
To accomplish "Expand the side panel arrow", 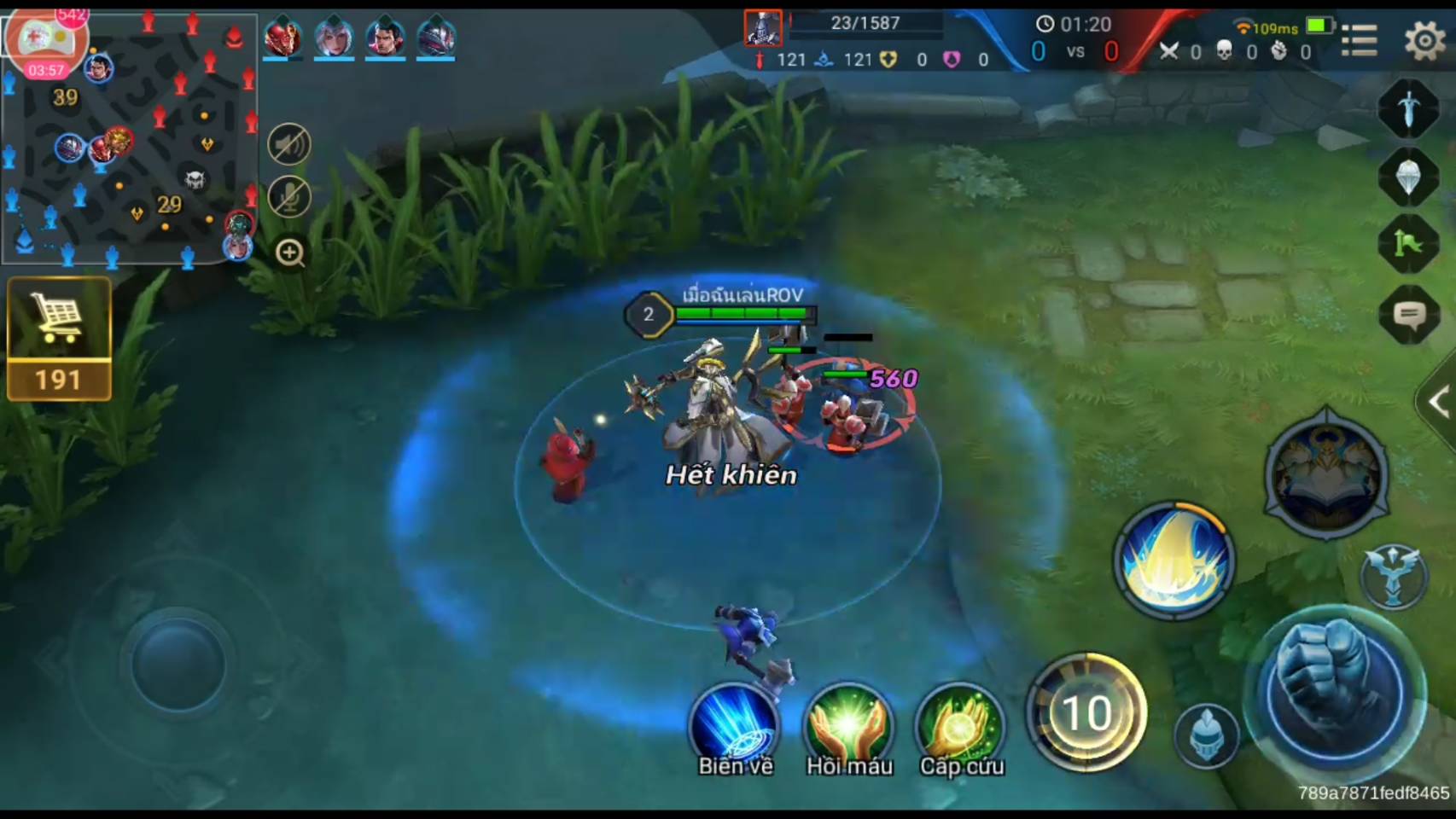I will 1439,402.
